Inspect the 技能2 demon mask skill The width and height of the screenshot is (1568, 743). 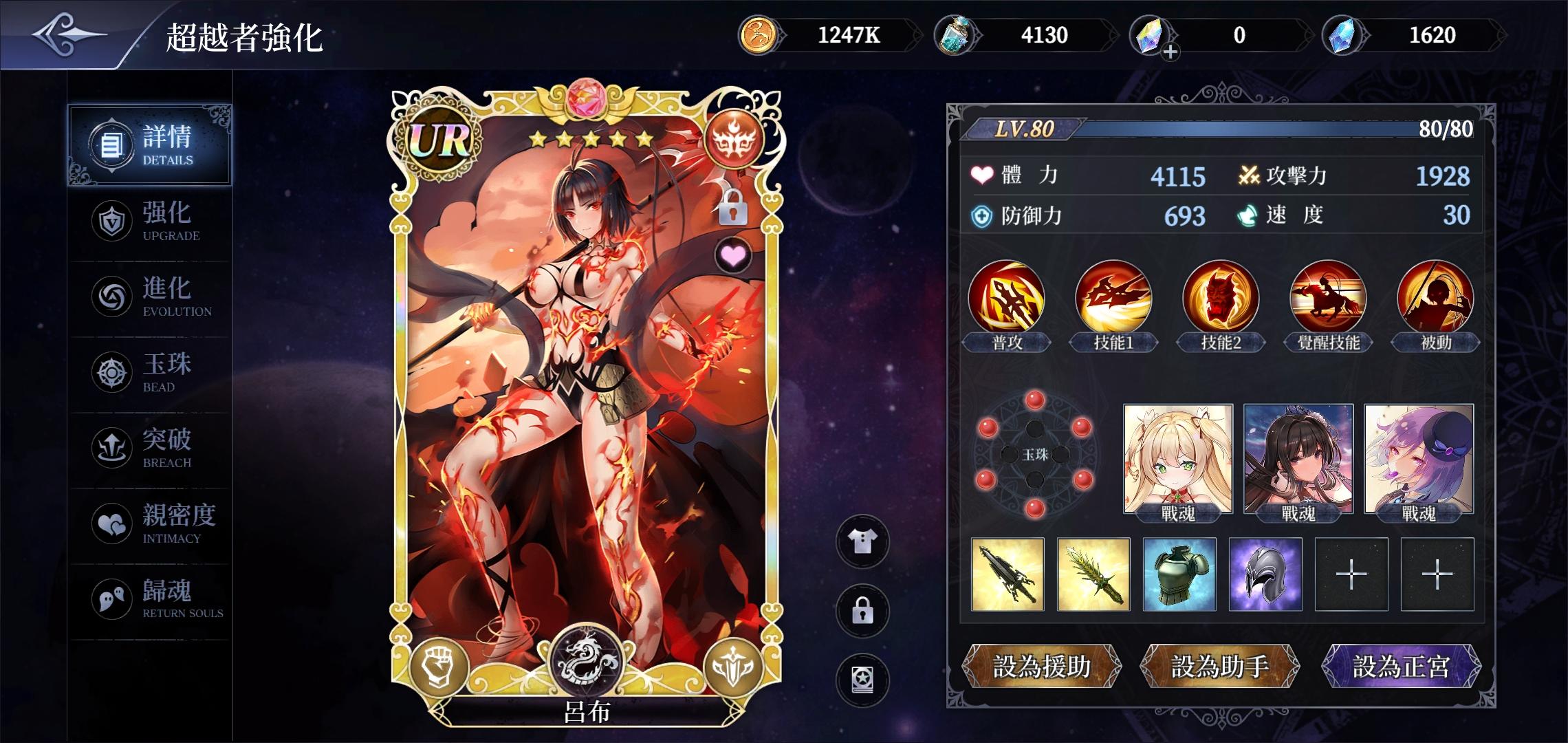click(x=1221, y=298)
